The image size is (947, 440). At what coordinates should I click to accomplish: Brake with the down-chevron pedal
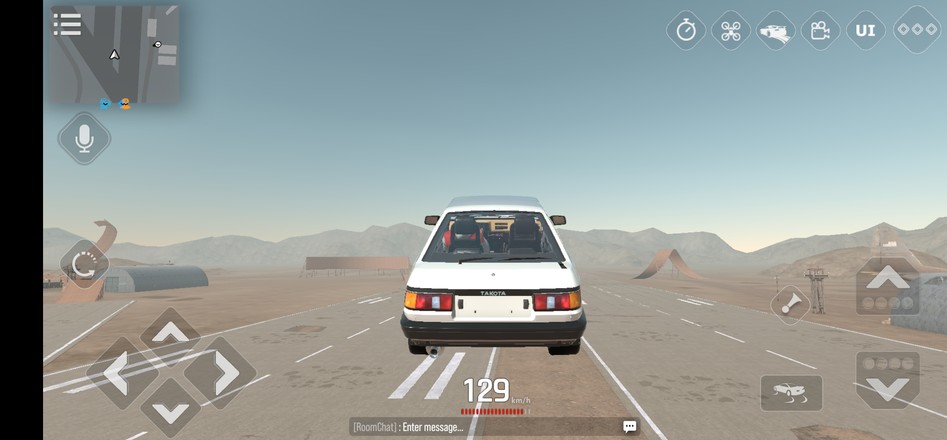(888, 378)
